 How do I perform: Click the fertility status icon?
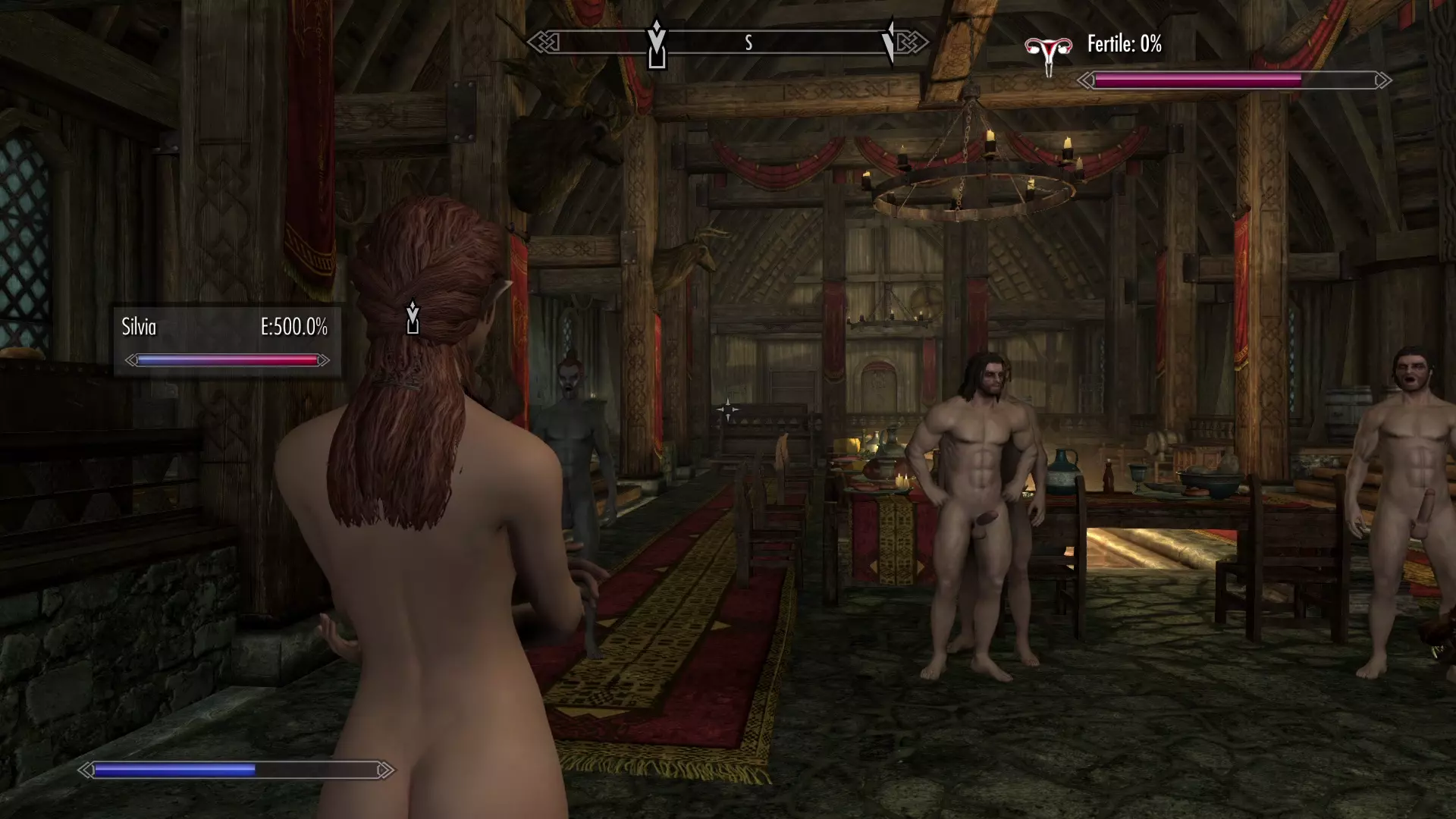point(1048,53)
